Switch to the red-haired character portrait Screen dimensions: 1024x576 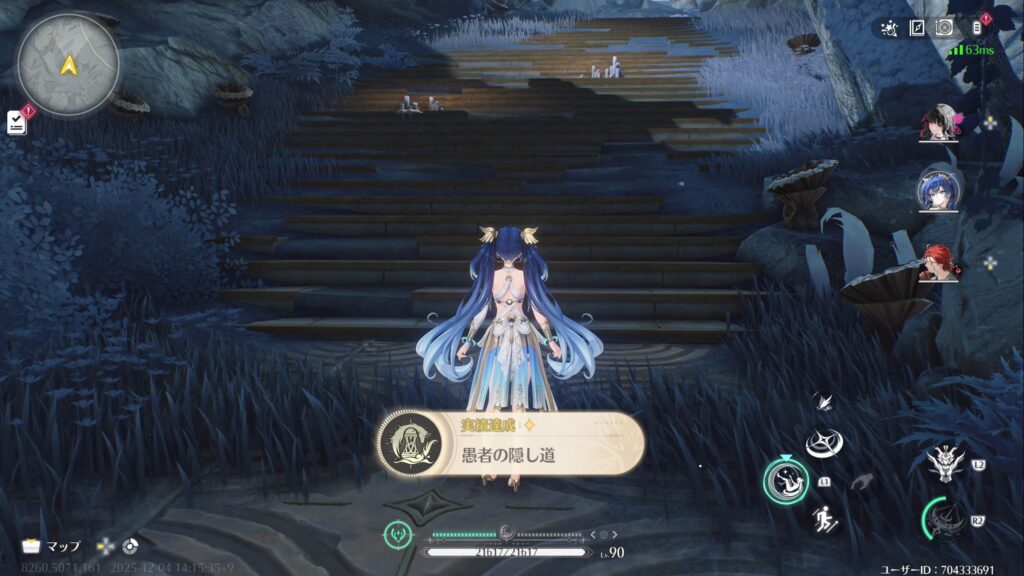click(938, 262)
